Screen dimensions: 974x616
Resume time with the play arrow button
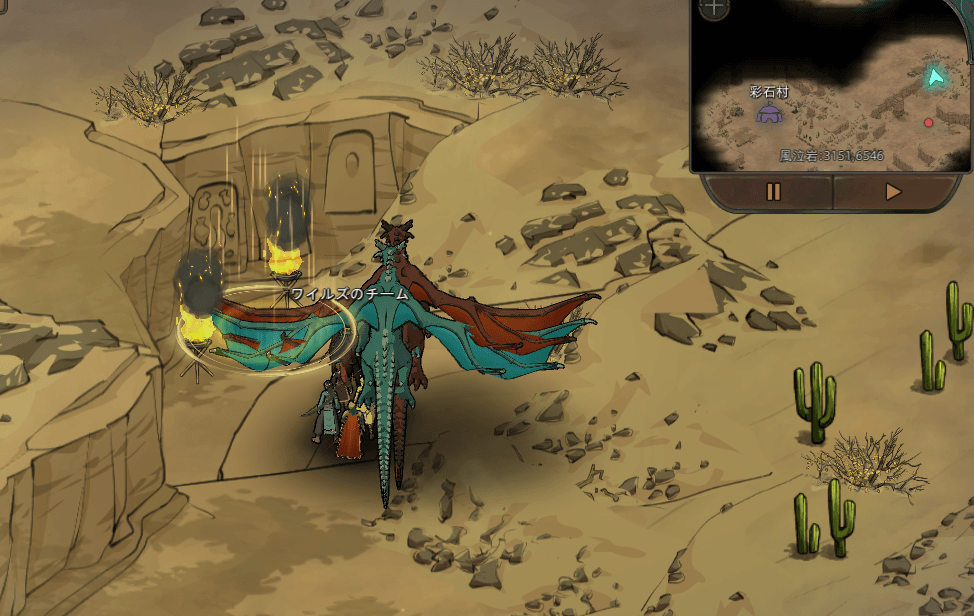pyautogui.click(x=893, y=192)
